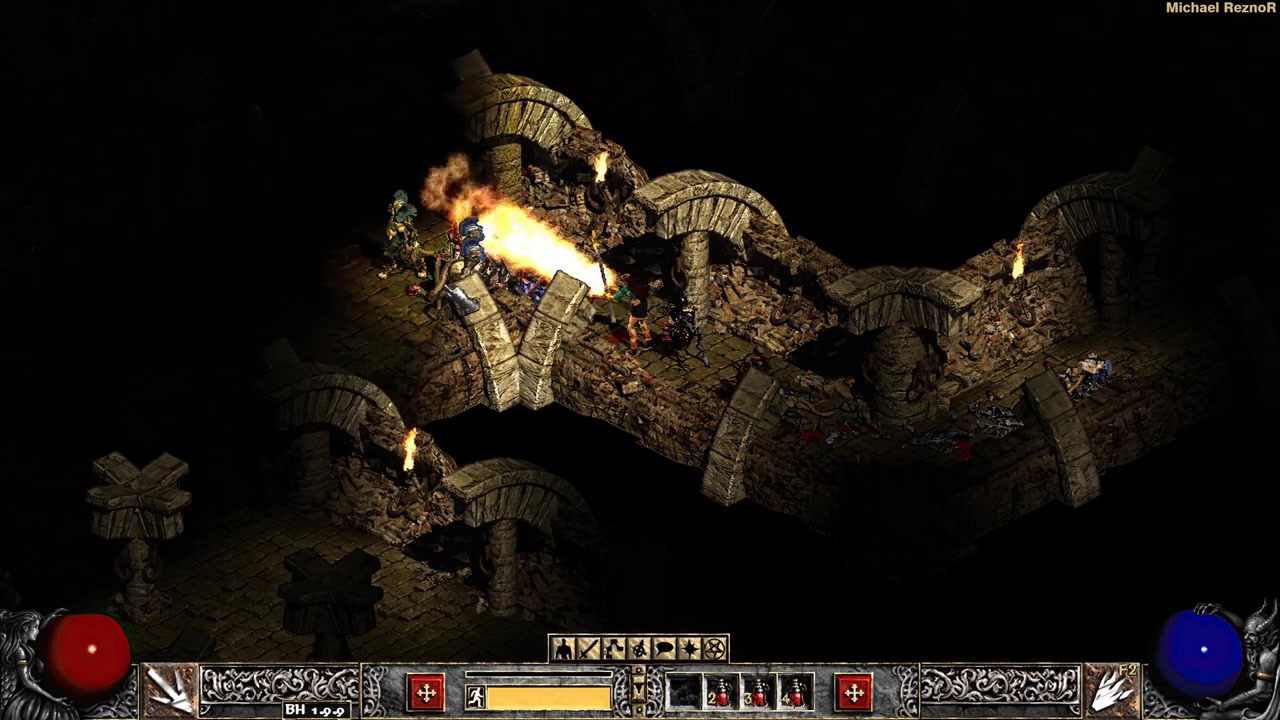Viewport: 1280px width, 720px height.
Task: Open the game menu pentagram icon
Action: 715,650
